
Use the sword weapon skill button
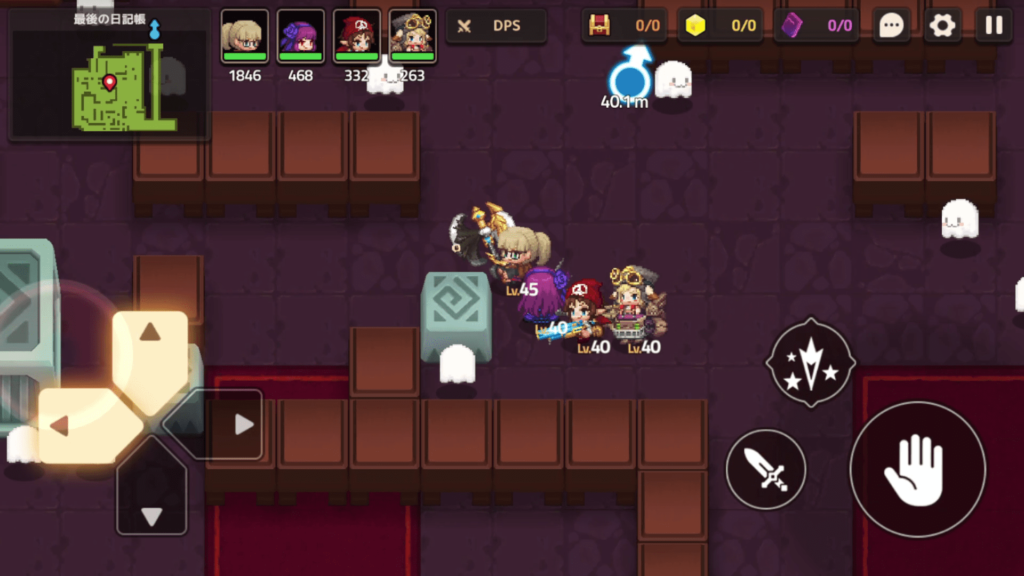[x=765, y=468]
